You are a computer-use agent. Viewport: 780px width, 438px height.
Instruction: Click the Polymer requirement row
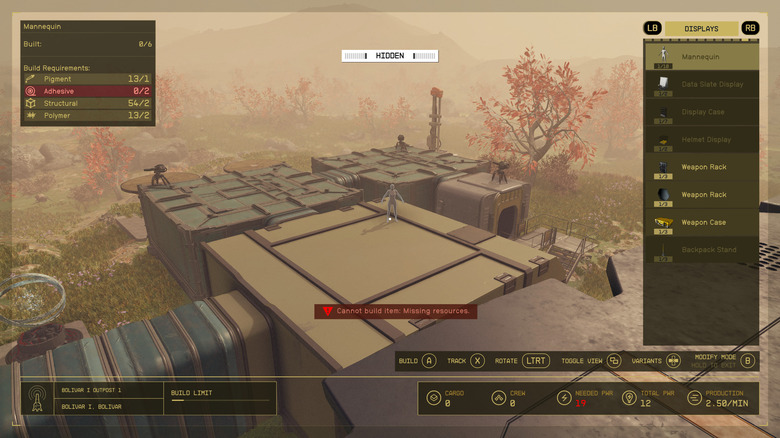tap(88, 116)
